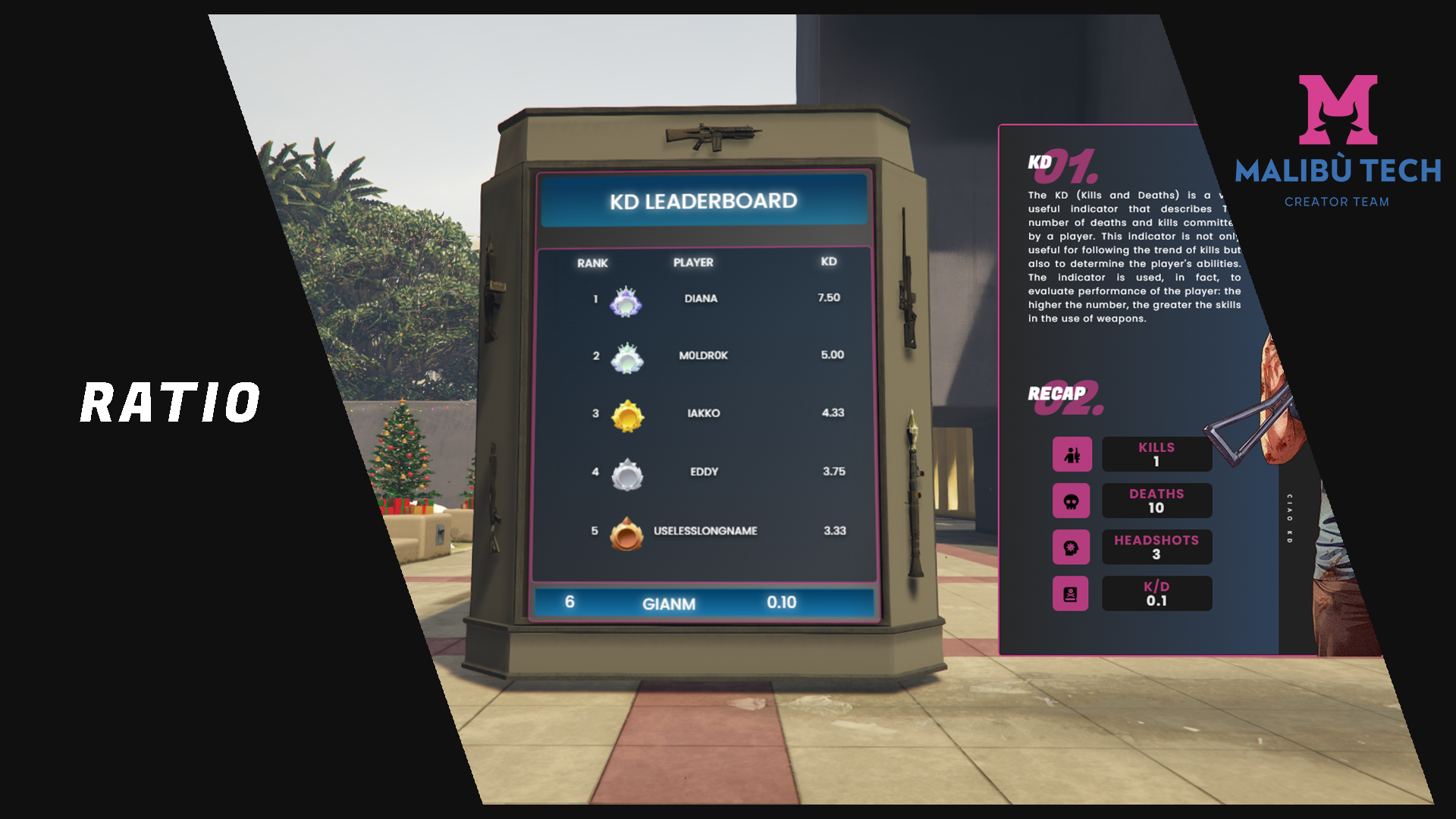The width and height of the screenshot is (1456, 819).
Task: Select the Headshots icon in the recap
Action: pyautogui.click(x=1071, y=548)
